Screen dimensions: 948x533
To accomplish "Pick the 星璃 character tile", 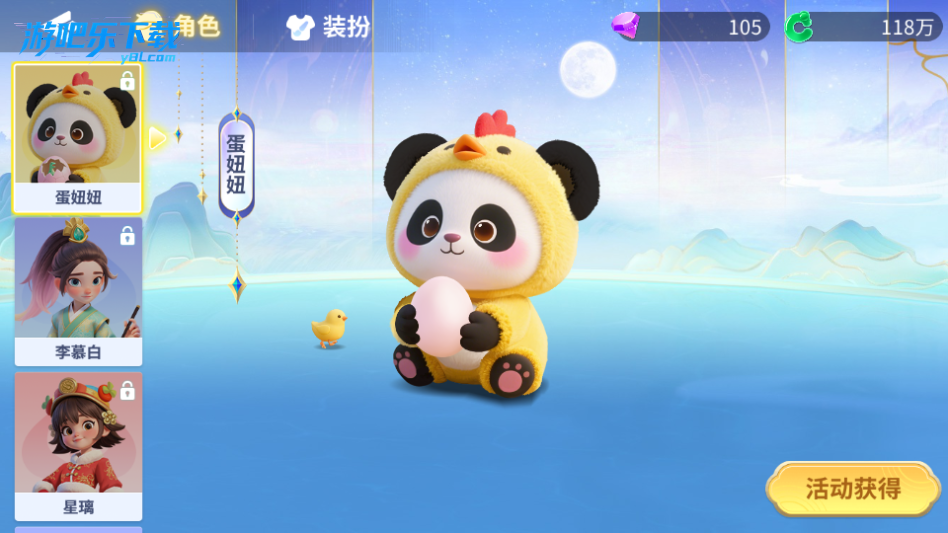I will (x=78, y=446).
